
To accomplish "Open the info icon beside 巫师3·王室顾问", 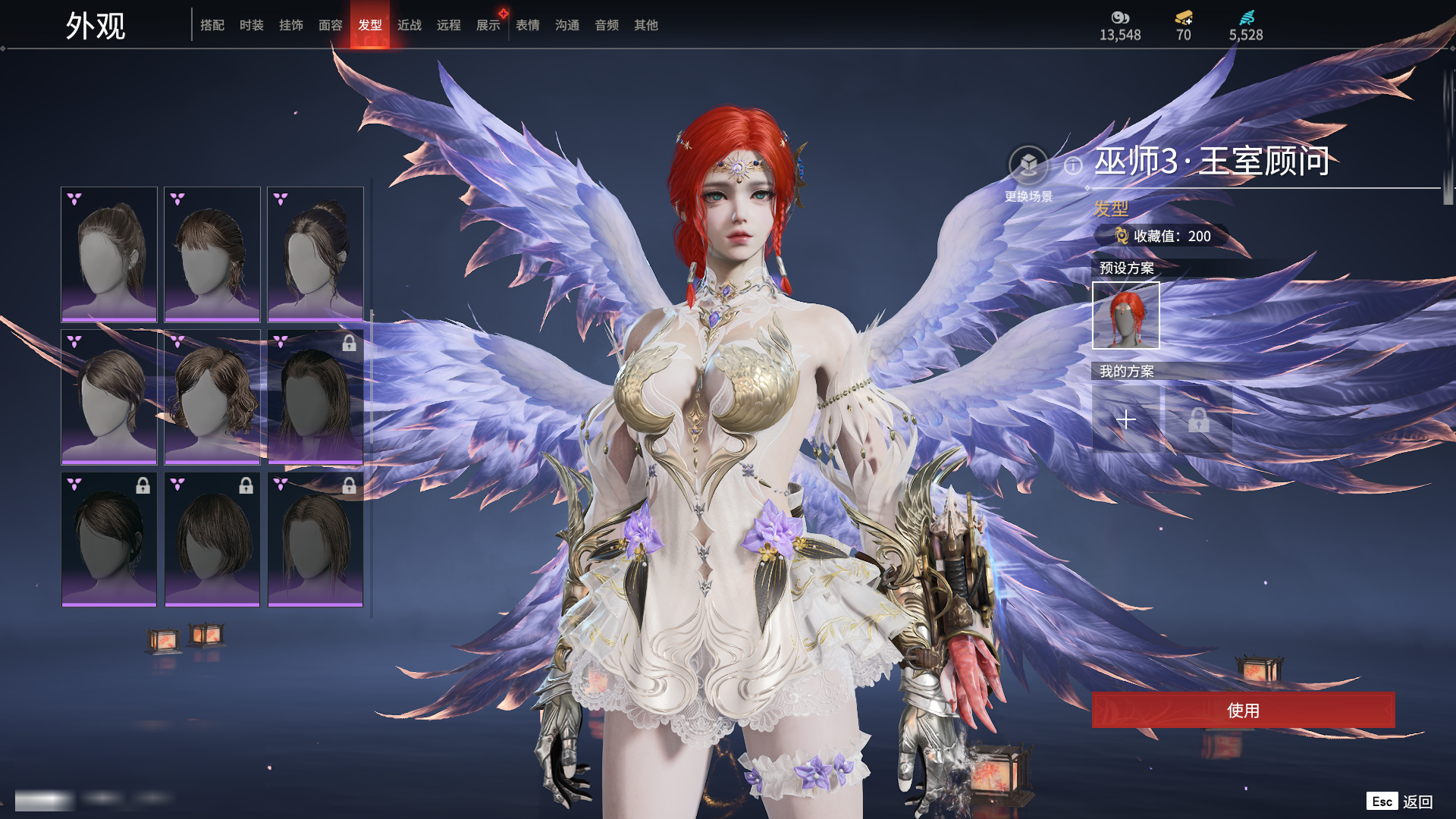I will (1073, 165).
